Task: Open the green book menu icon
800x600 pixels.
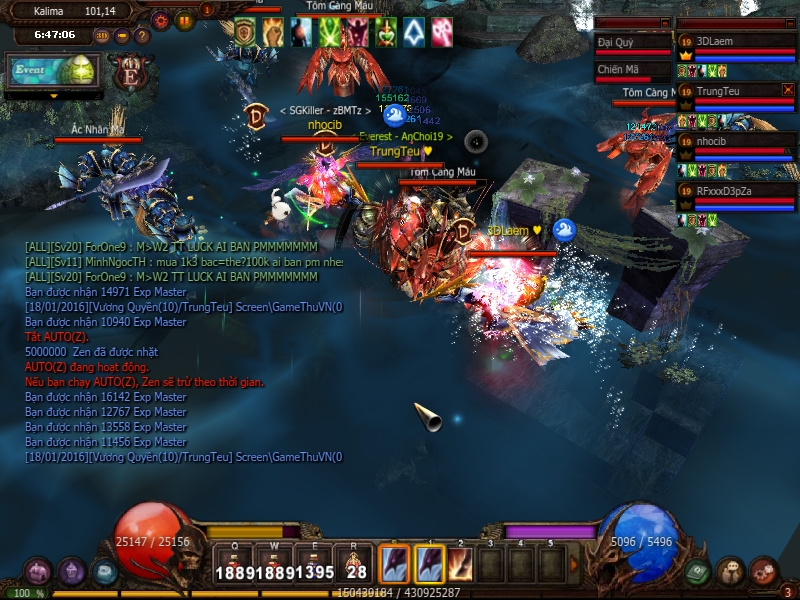Action: (x=698, y=571)
